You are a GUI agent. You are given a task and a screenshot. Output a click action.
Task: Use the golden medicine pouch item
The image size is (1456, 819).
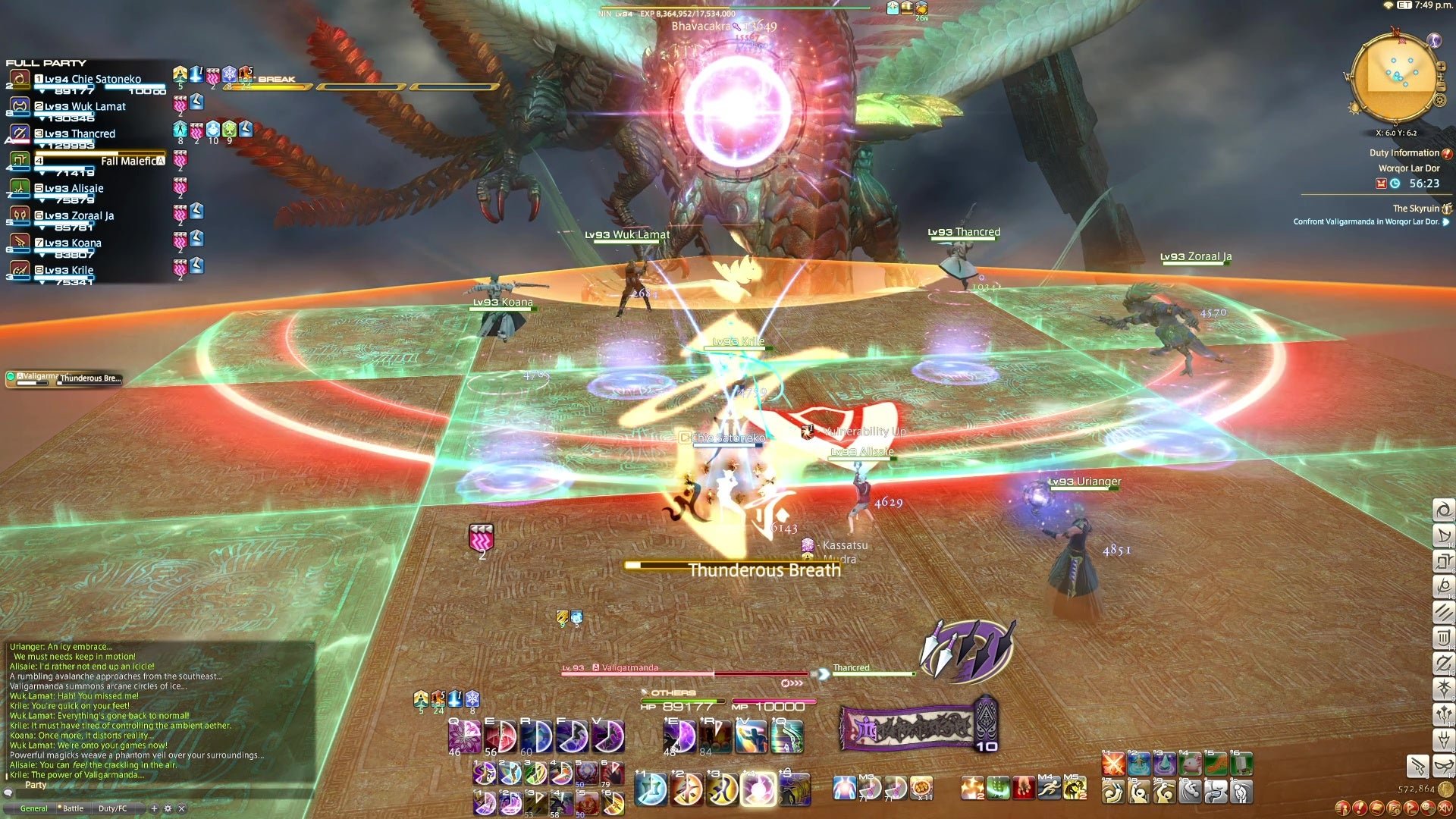coord(921,789)
